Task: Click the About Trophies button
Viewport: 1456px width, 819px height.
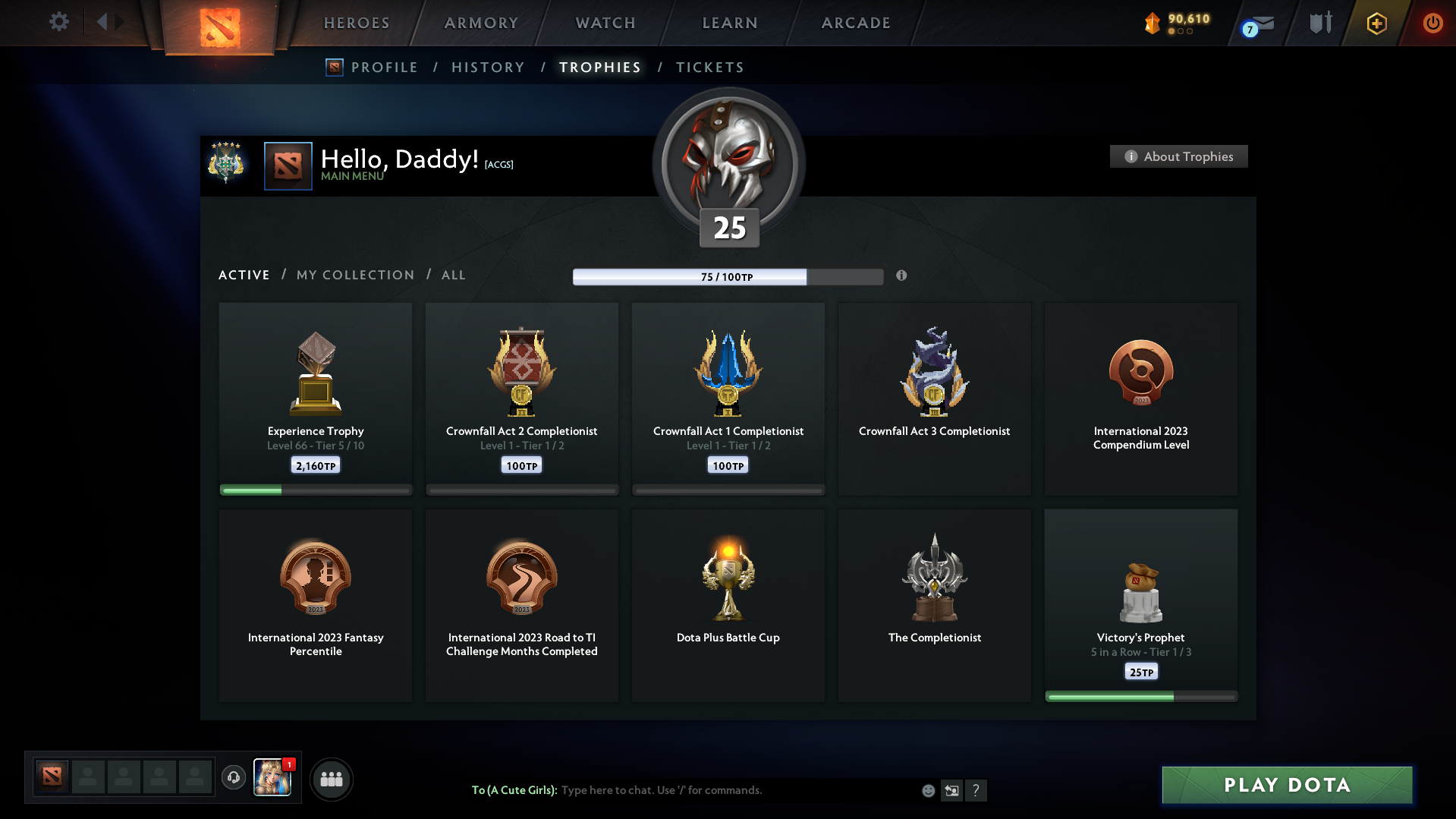Action: point(1178,156)
